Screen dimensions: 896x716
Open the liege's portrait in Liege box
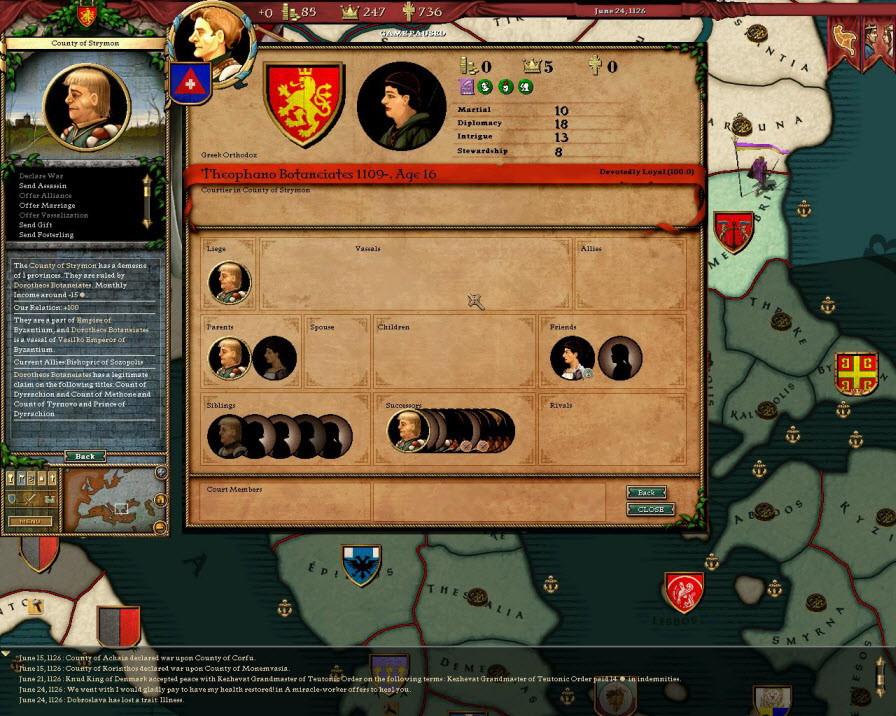pos(229,282)
